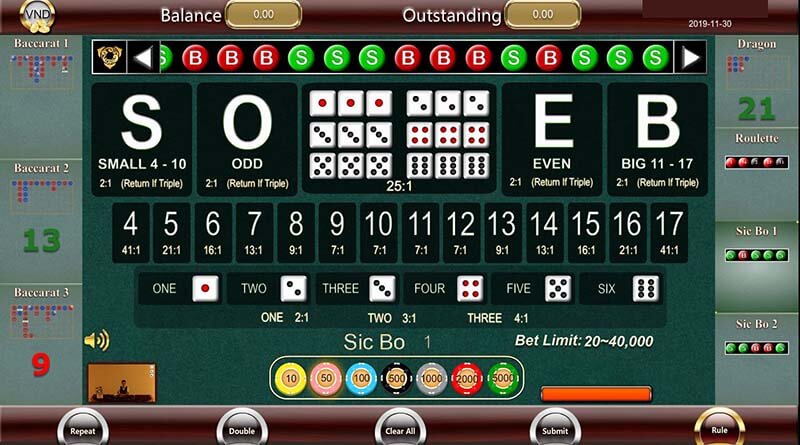
Task: Open the Roulette table panel
Action: (757, 153)
